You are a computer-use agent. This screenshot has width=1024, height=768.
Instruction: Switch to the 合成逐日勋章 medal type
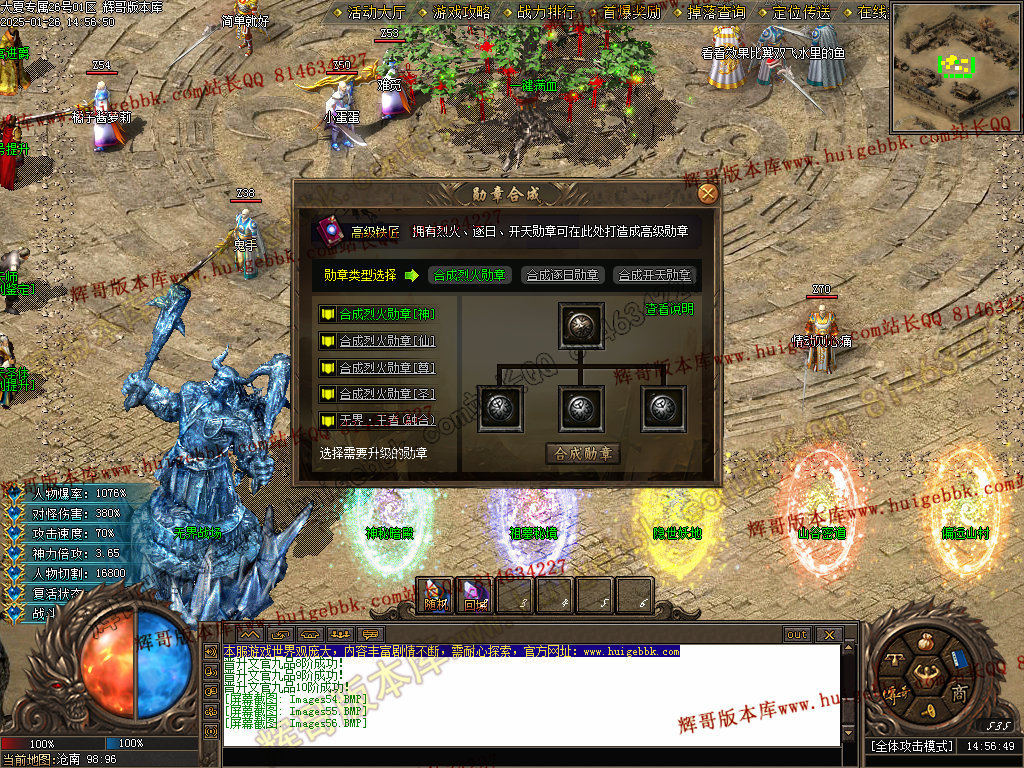click(x=562, y=275)
